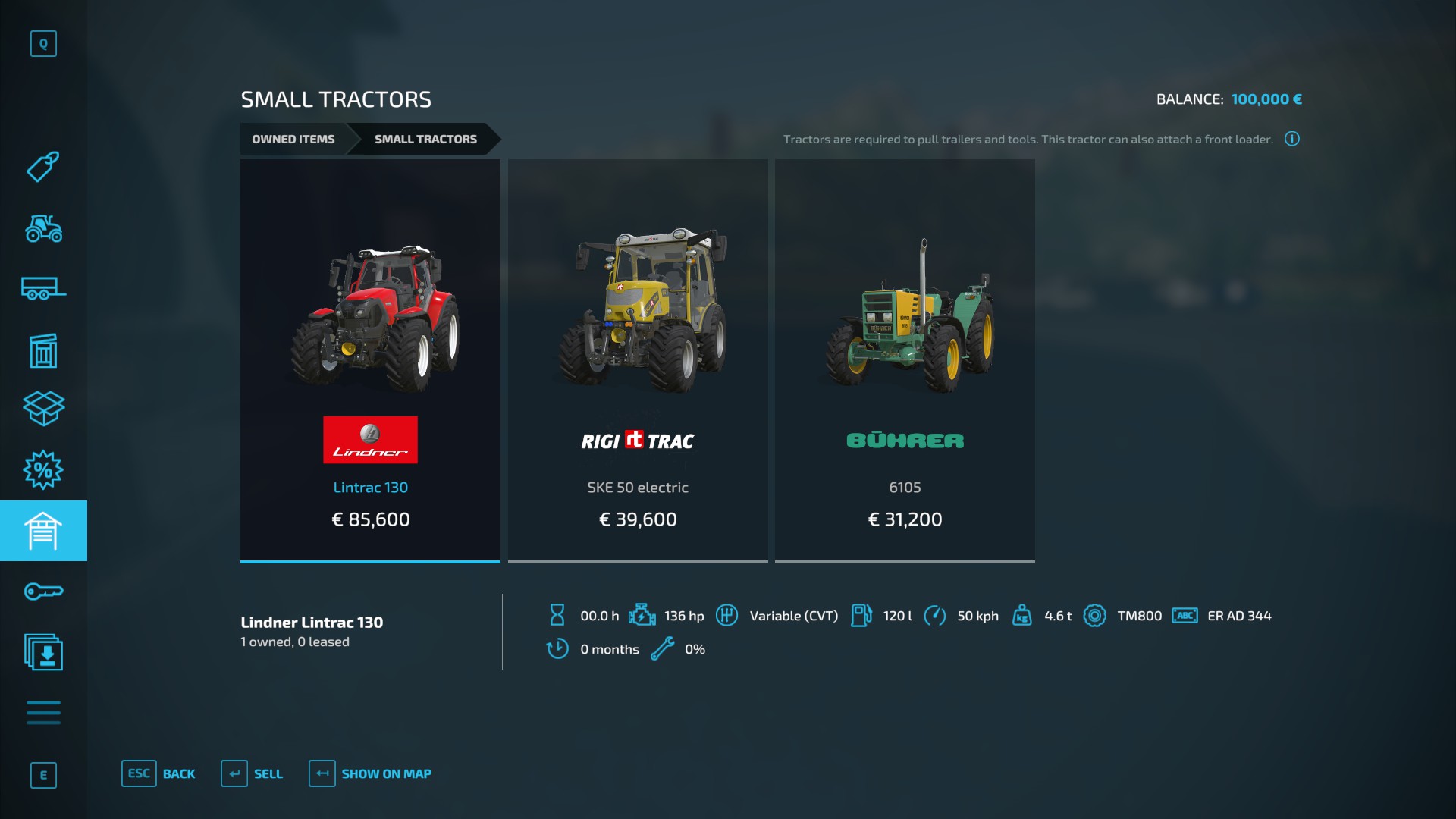
Task: Select the Lindner Lintrac 130 tractor card
Action: pyautogui.click(x=370, y=360)
